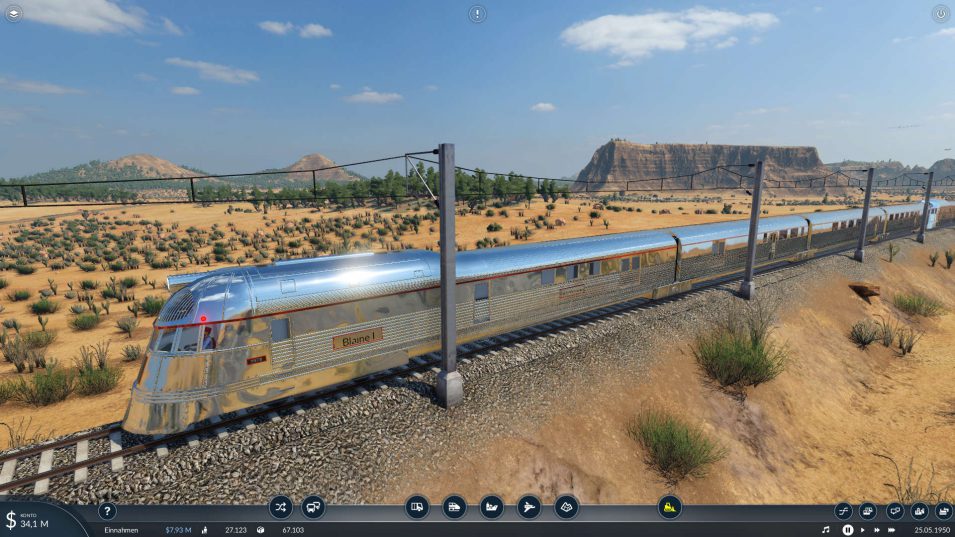Open the factory industry overlay icon
Viewport: 955px width, 537px height.
point(918,510)
